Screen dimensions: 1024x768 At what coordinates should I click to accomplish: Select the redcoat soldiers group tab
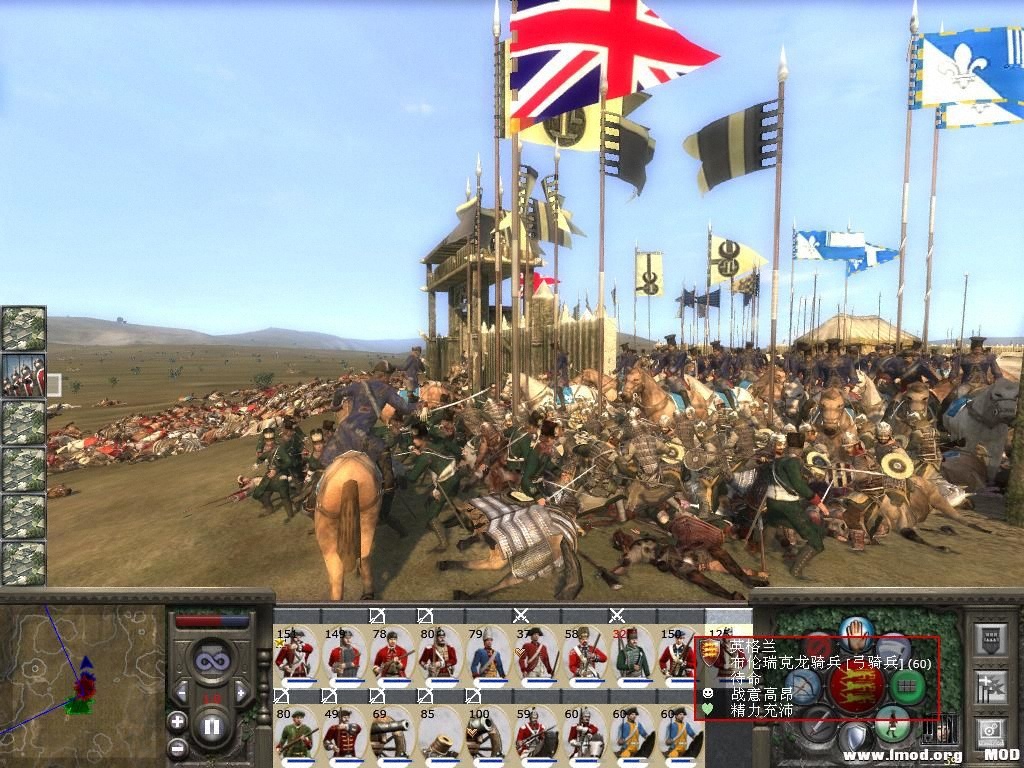23,376
